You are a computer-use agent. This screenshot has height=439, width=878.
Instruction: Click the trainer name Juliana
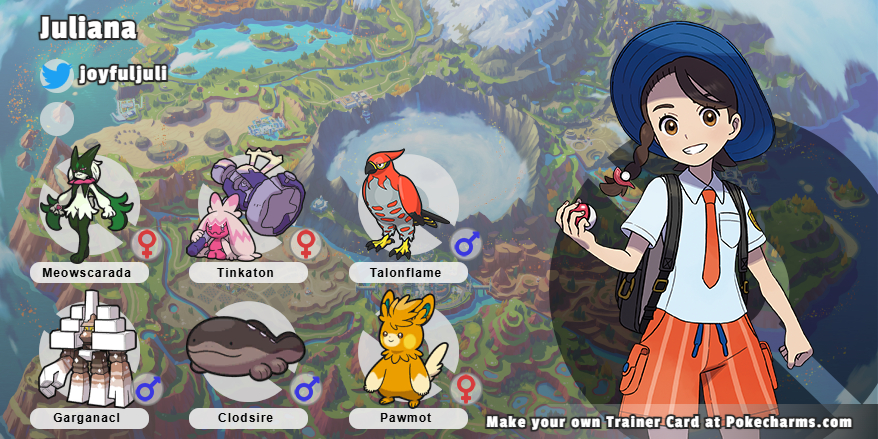click(87, 28)
